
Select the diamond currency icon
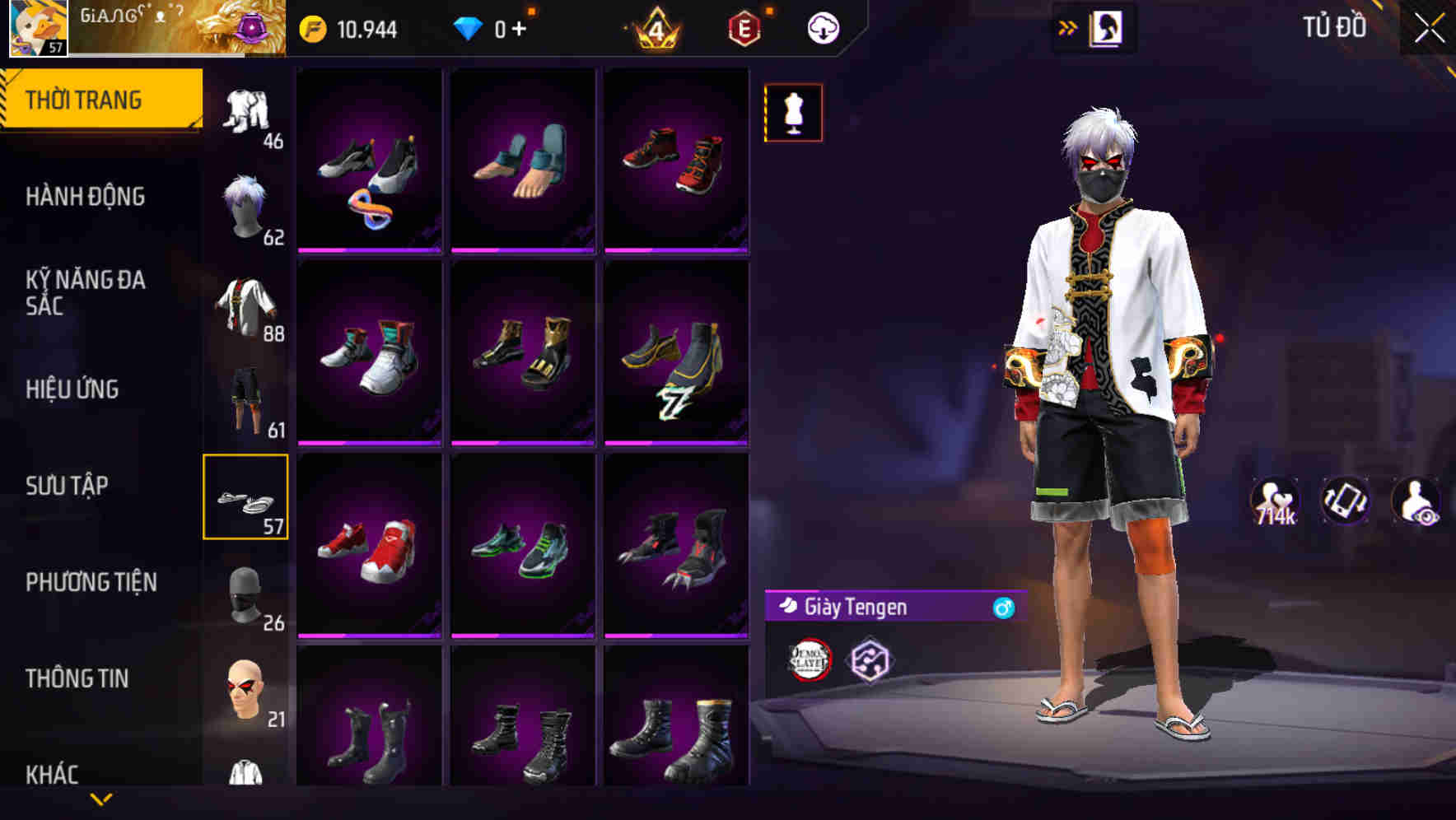click(x=468, y=27)
